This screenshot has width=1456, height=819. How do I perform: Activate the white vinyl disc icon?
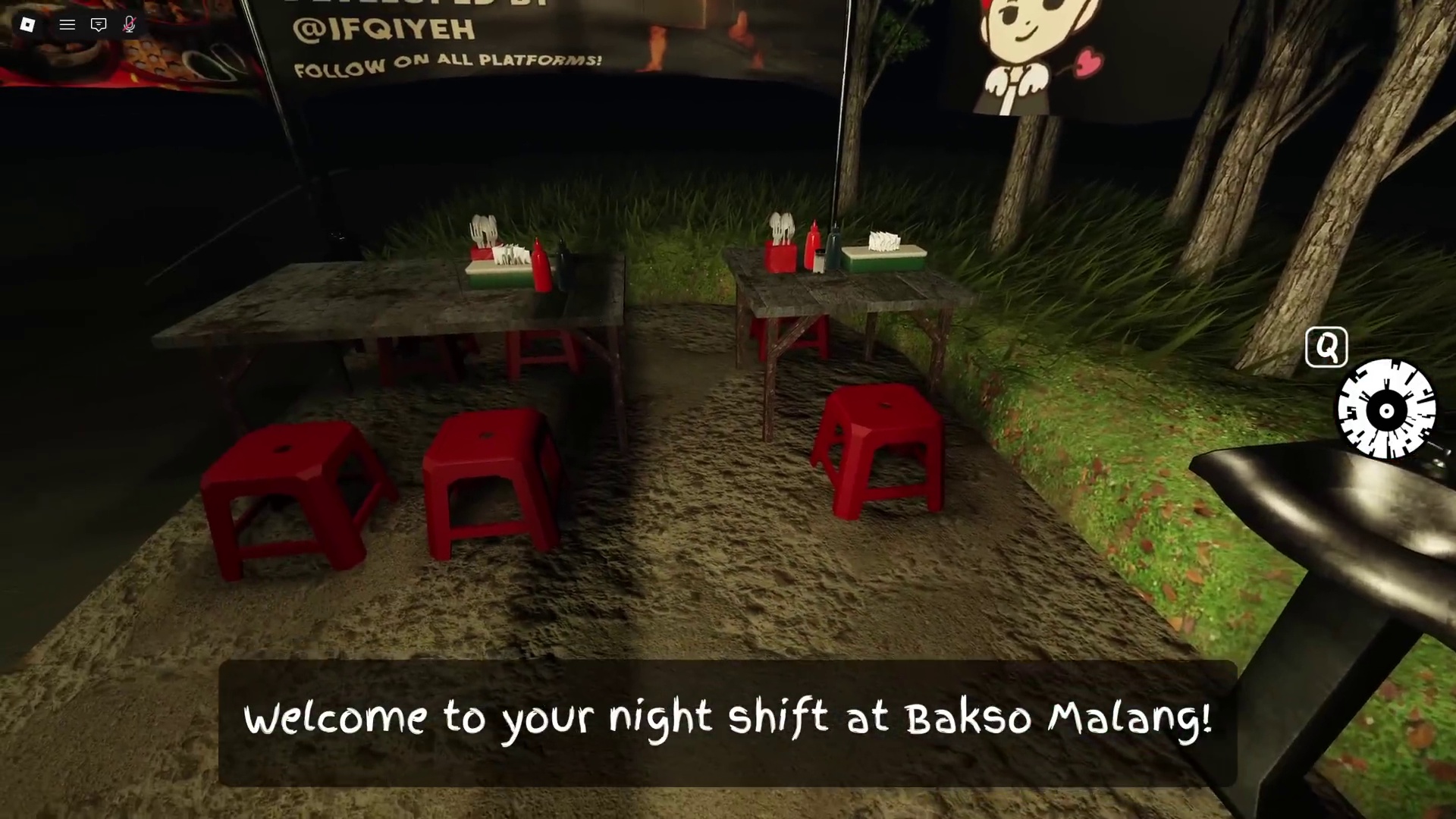(1386, 410)
